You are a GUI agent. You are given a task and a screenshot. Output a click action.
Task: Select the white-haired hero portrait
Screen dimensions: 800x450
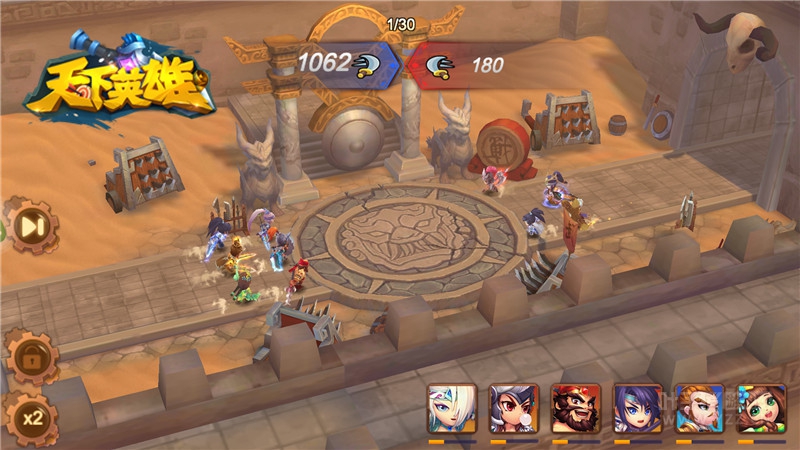tap(452, 408)
